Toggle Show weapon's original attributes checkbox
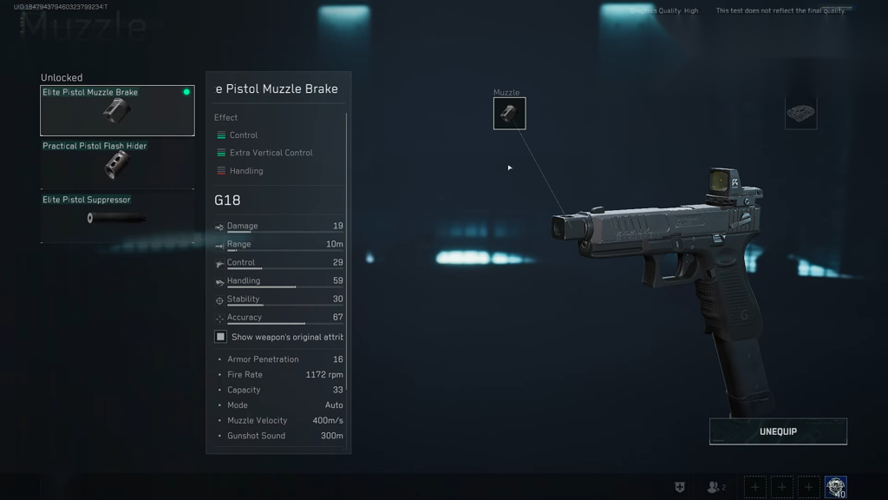 (x=221, y=337)
